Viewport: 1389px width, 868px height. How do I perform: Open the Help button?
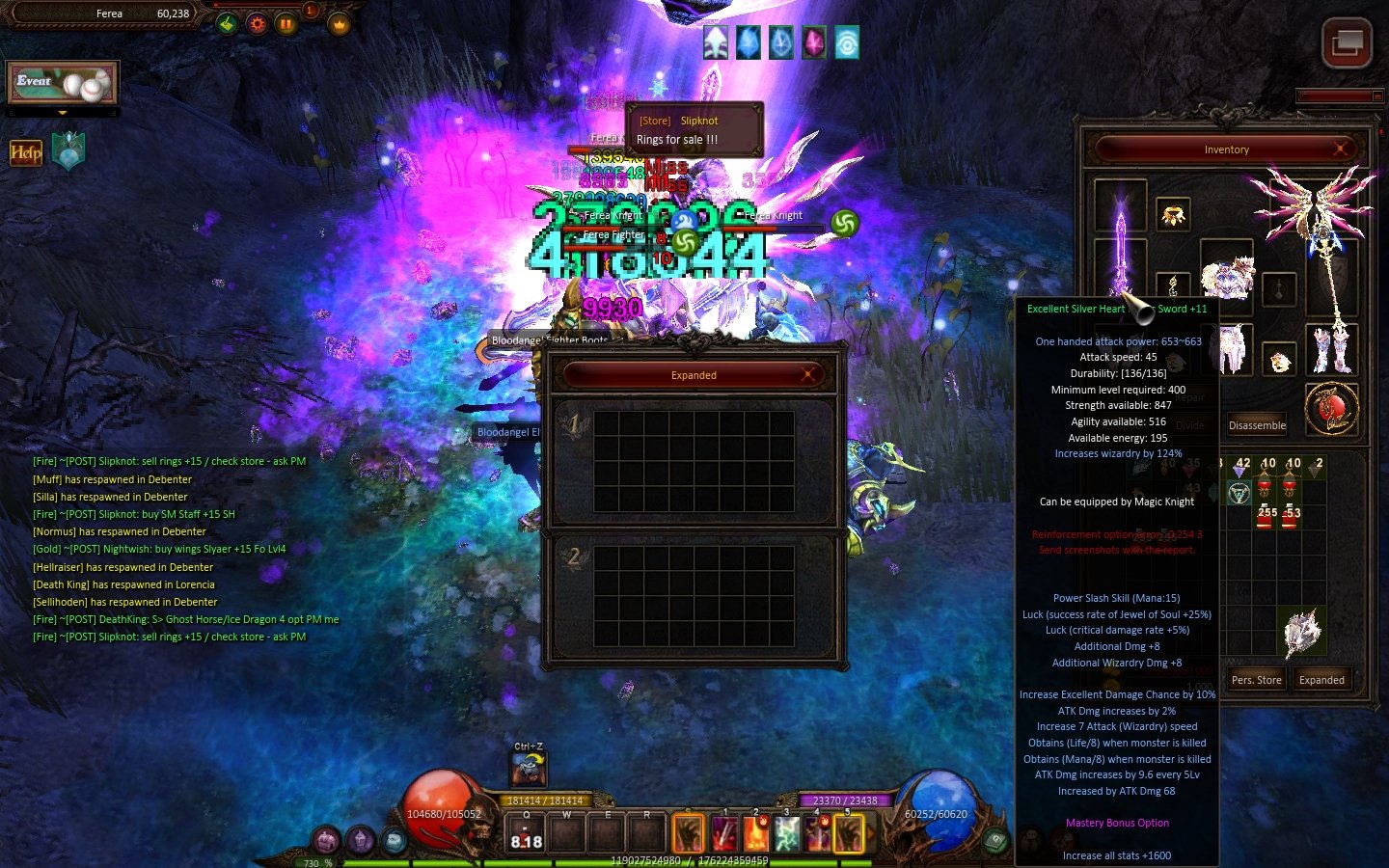click(26, 152)
